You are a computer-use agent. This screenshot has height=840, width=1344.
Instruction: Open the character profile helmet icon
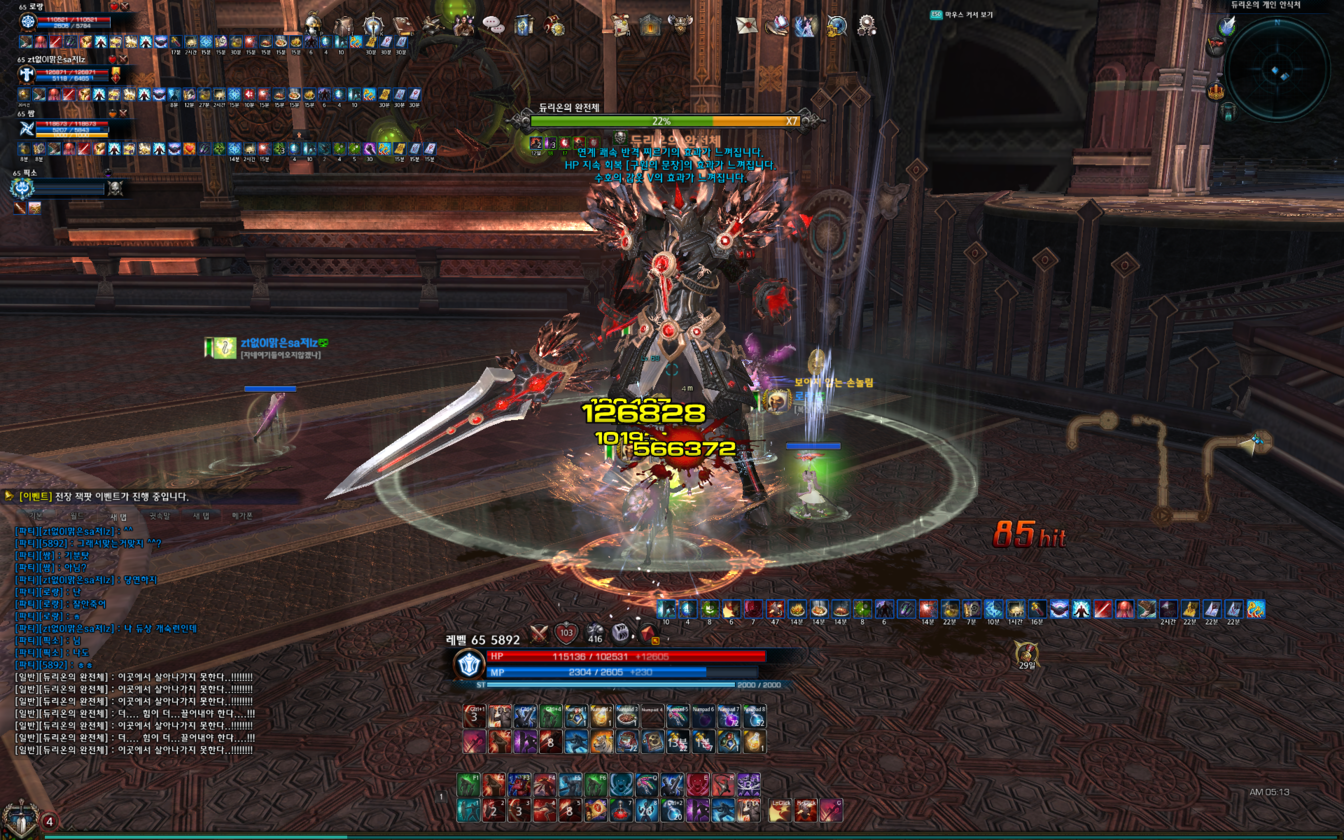pos(313,25)
